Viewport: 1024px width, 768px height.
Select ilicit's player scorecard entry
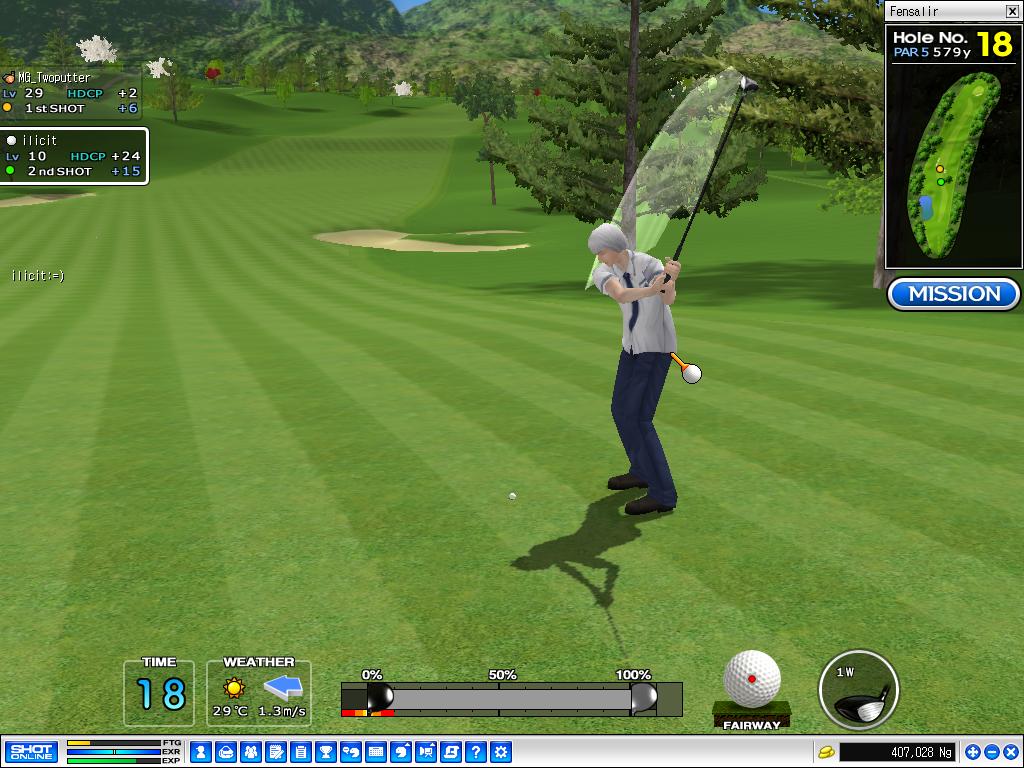coord(74,156)
